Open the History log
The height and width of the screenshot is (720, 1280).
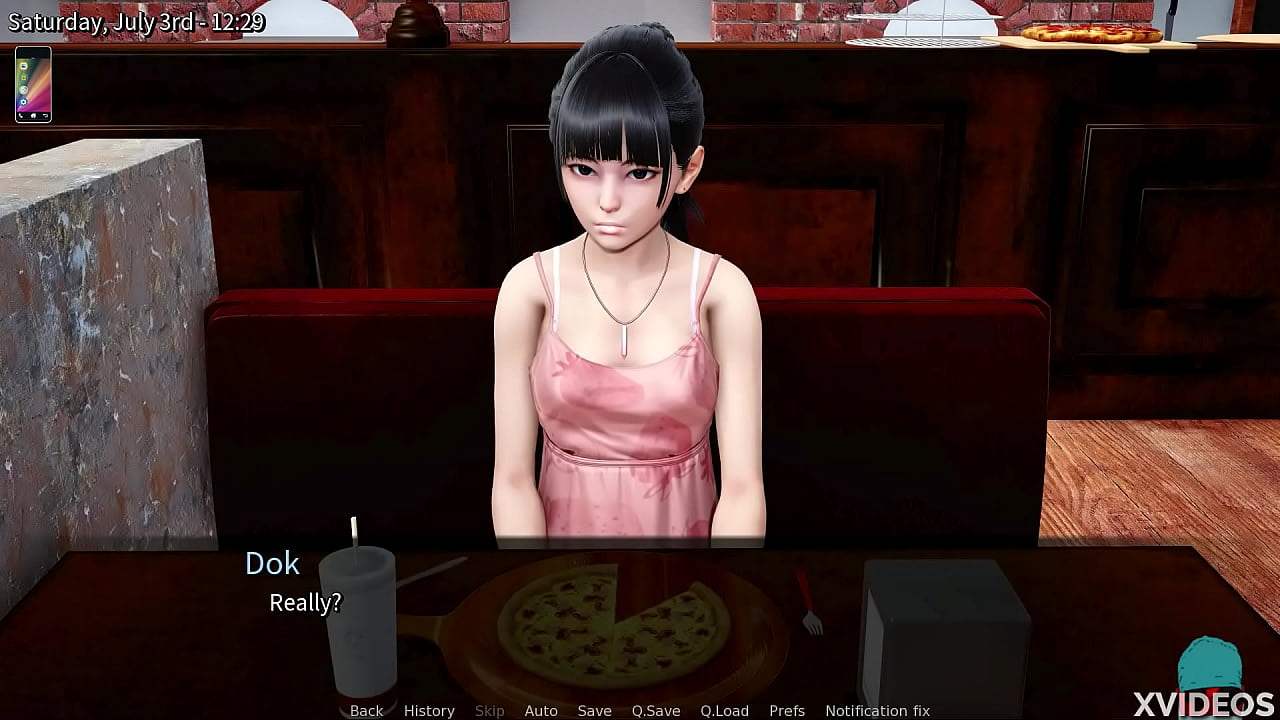(428, 710)
